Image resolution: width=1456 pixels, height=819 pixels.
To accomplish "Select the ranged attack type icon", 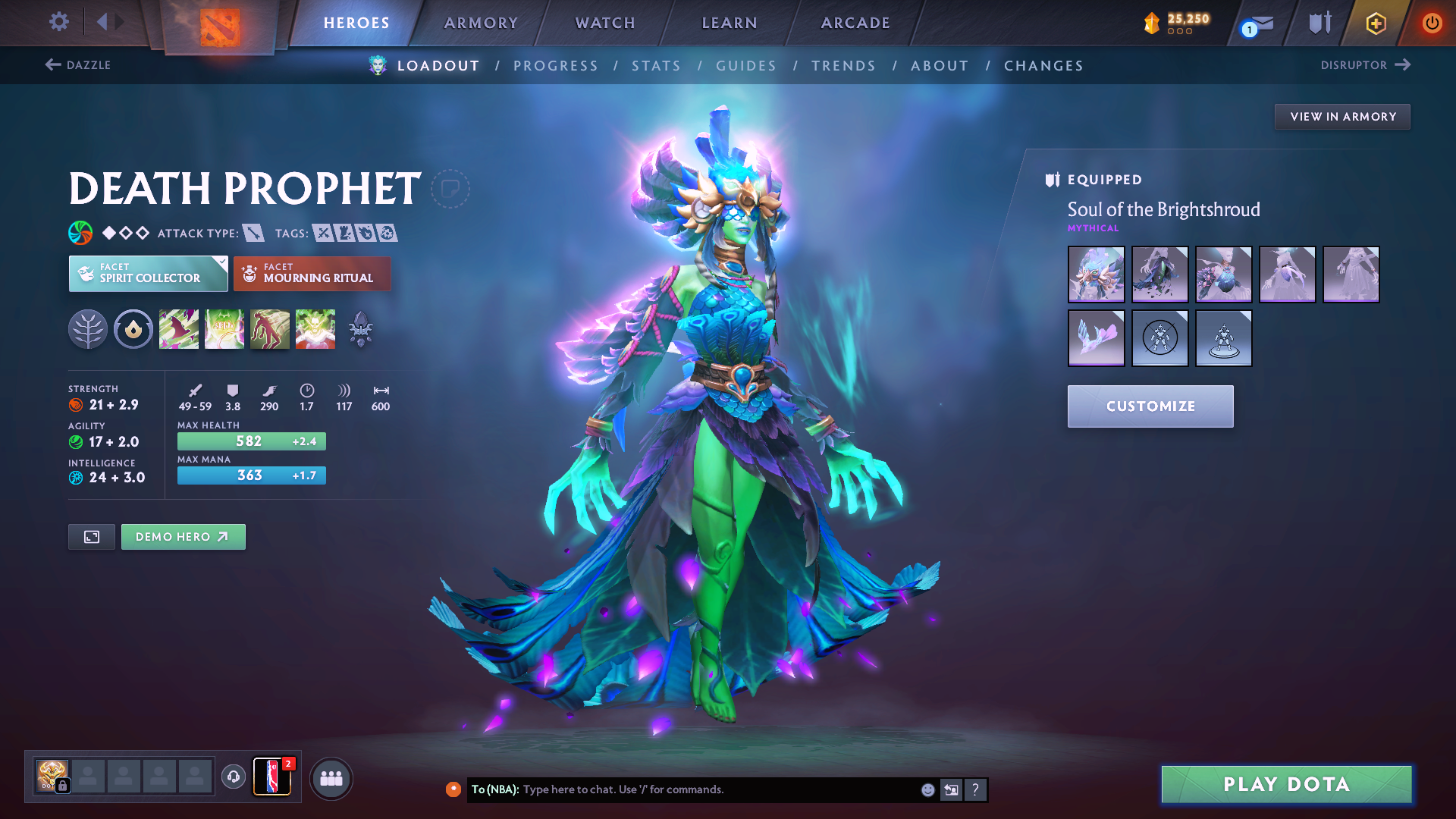I will (253, 233).
